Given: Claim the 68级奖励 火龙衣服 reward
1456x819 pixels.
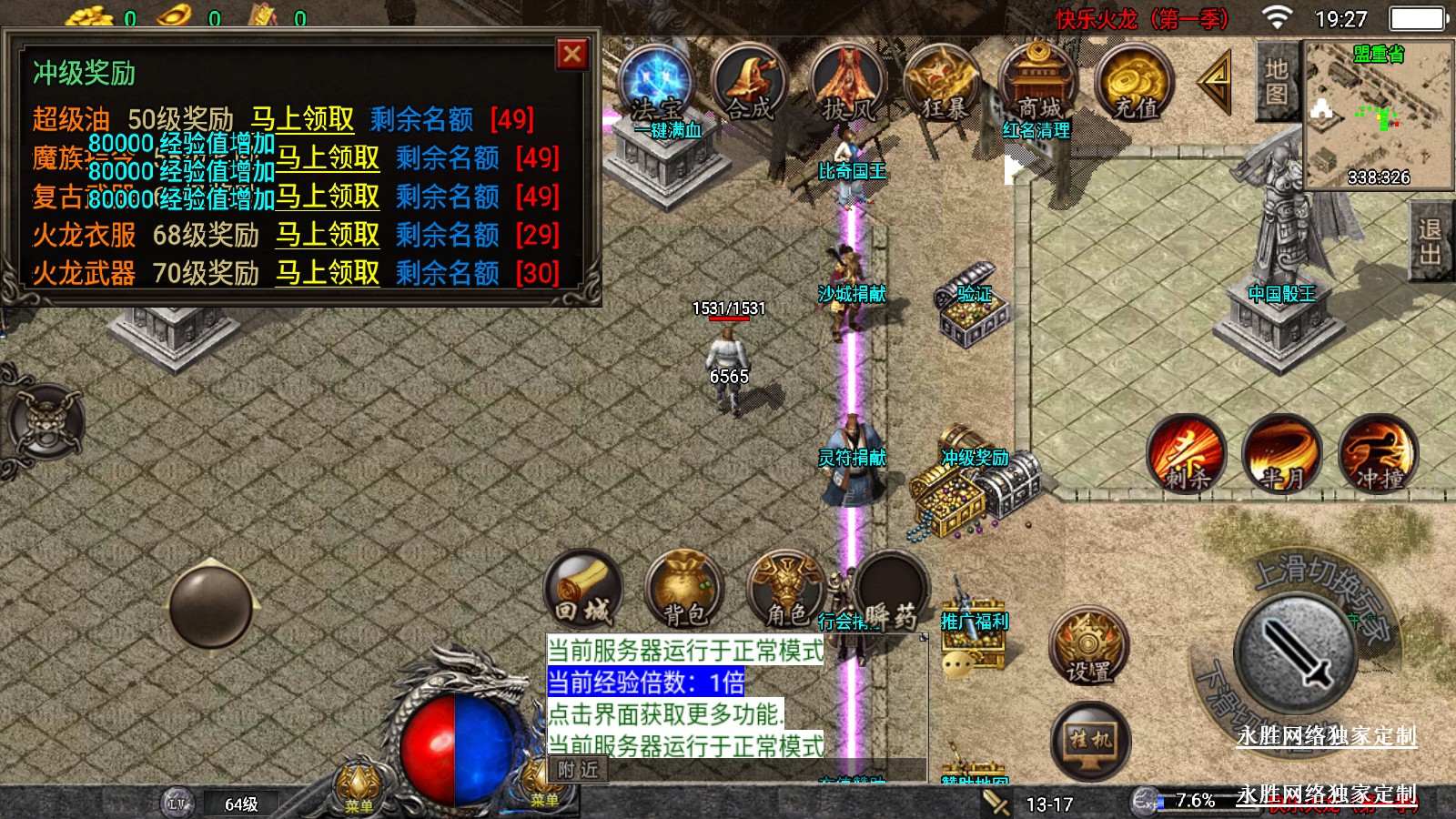Looking at the screenshot, I should point(328,235).
